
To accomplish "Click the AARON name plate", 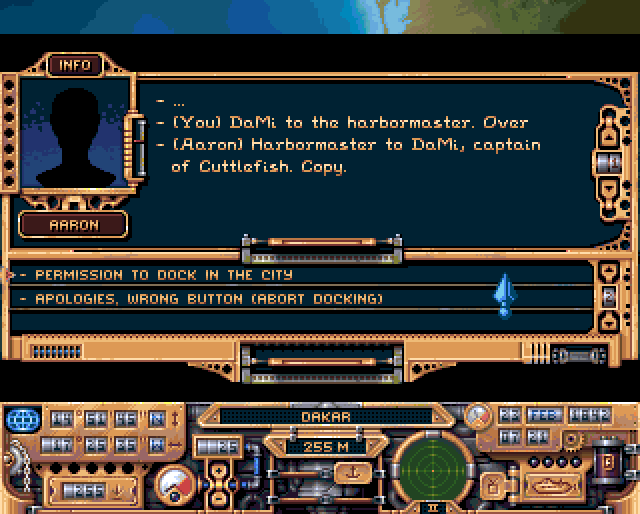I will coord(75,225).
